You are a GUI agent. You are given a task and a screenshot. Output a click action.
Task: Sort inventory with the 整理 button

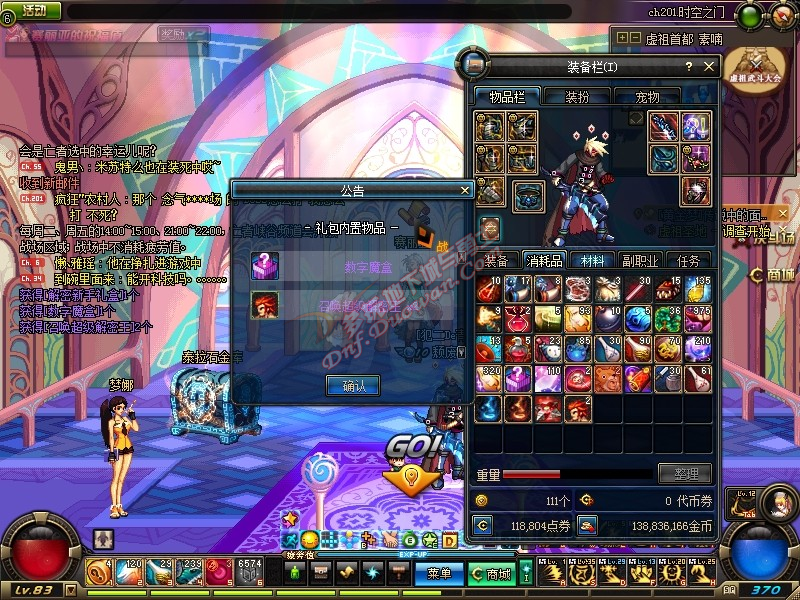click(x=685, y=474)
